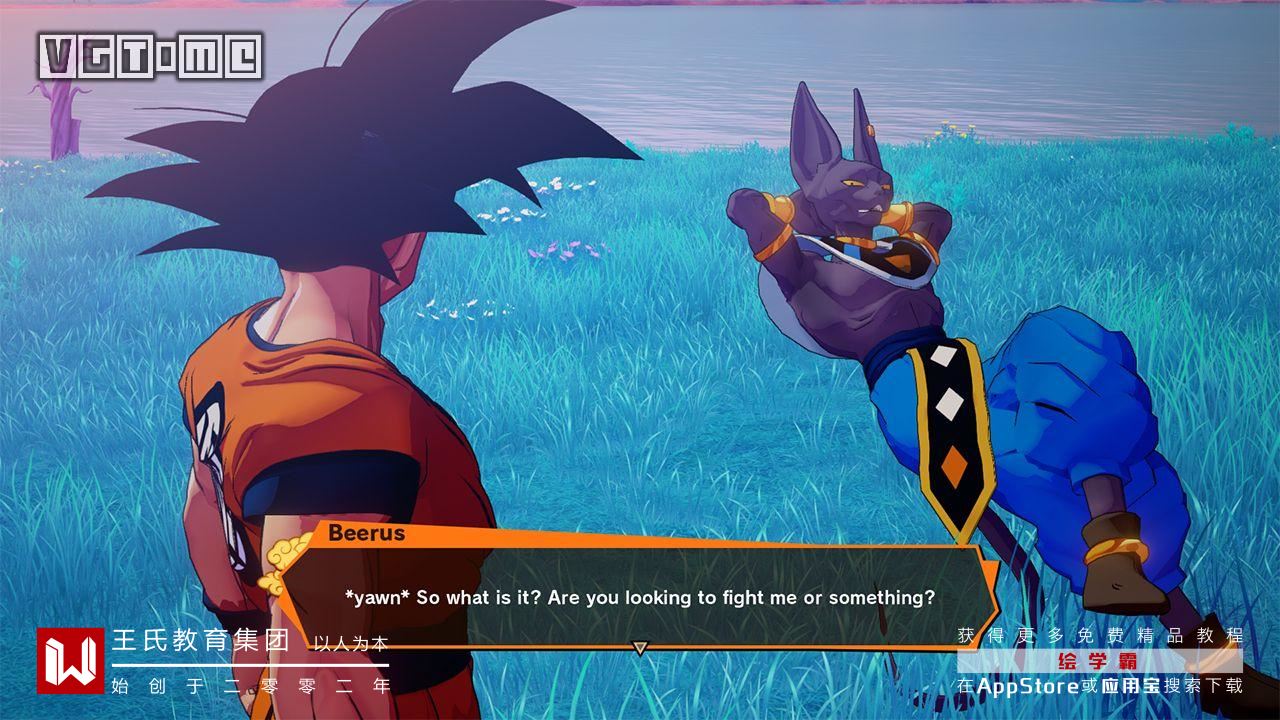Viewport: 1280px width, 720px height.
Task: Click the VGTime logo watermark
Action: [x=151, y=57]
